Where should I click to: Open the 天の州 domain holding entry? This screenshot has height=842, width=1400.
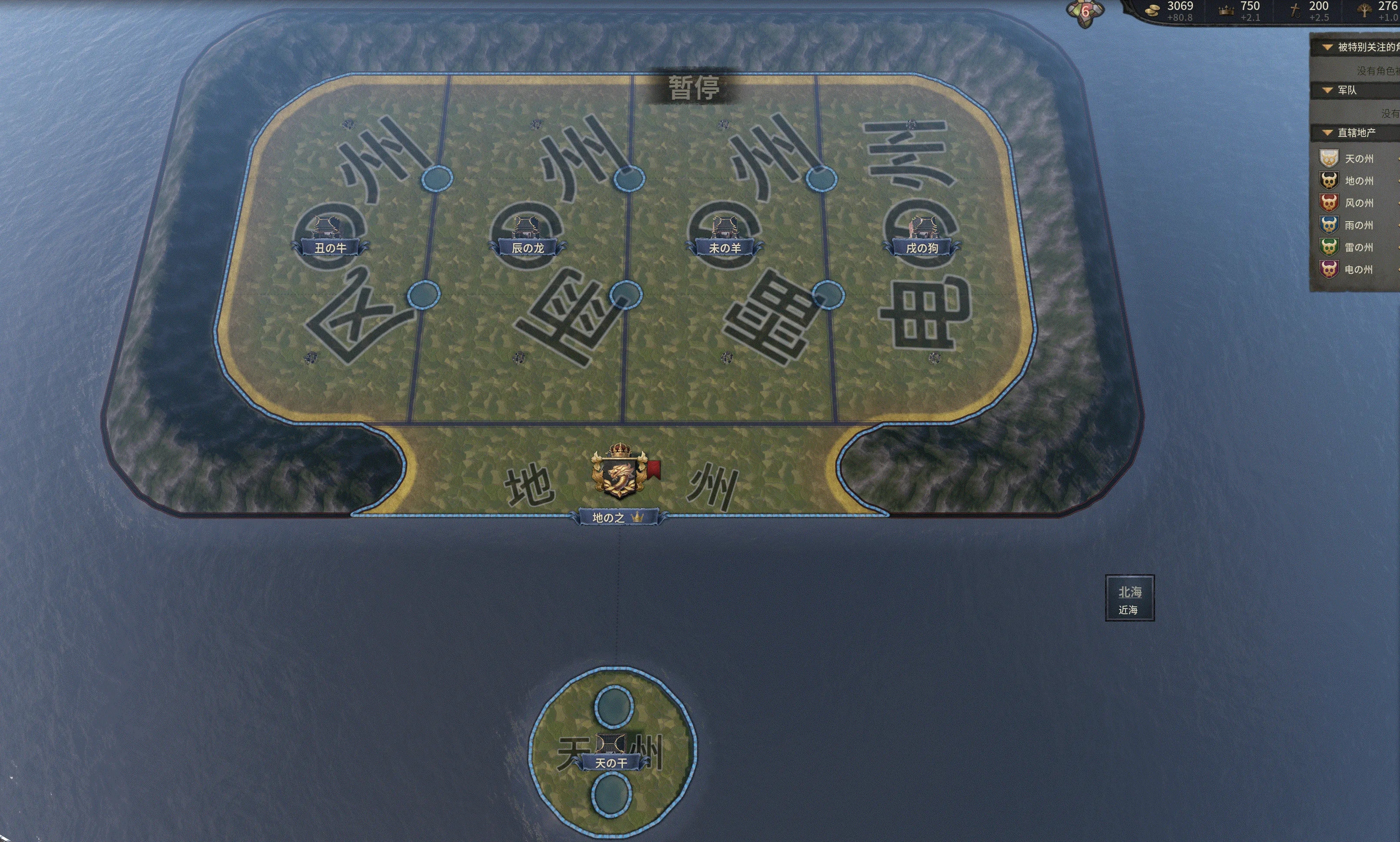[x=1358, y=159]
